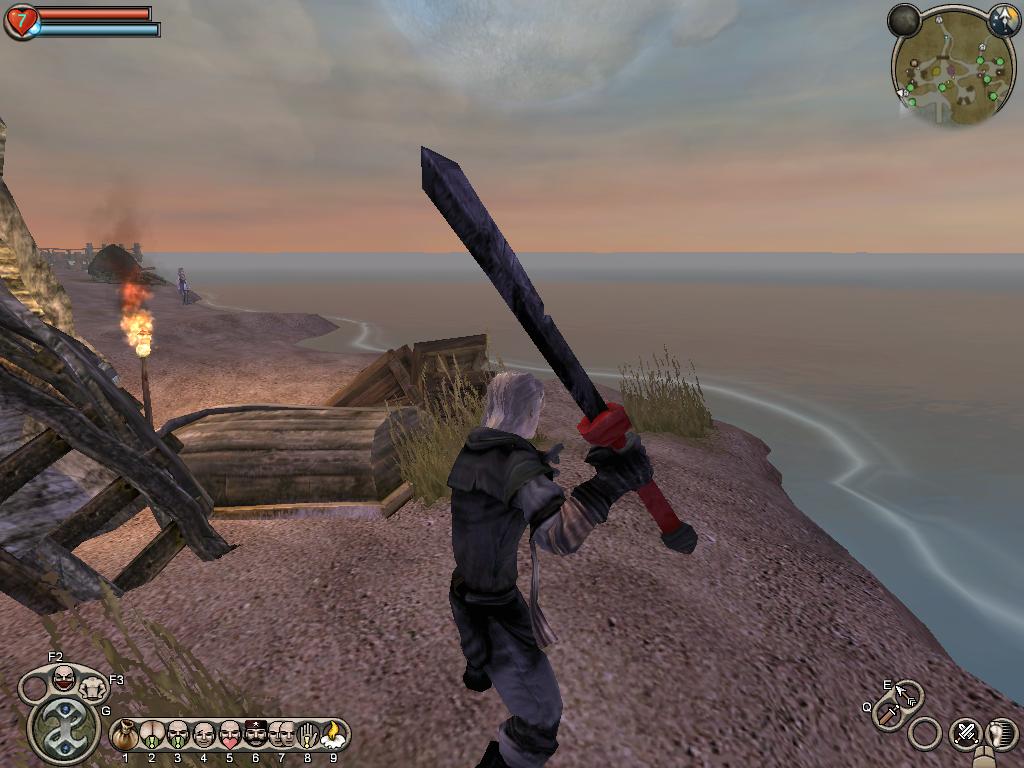
Task: Equip the sword melee weapon slot
Action: pyautogui.click(x=888, y=714)
